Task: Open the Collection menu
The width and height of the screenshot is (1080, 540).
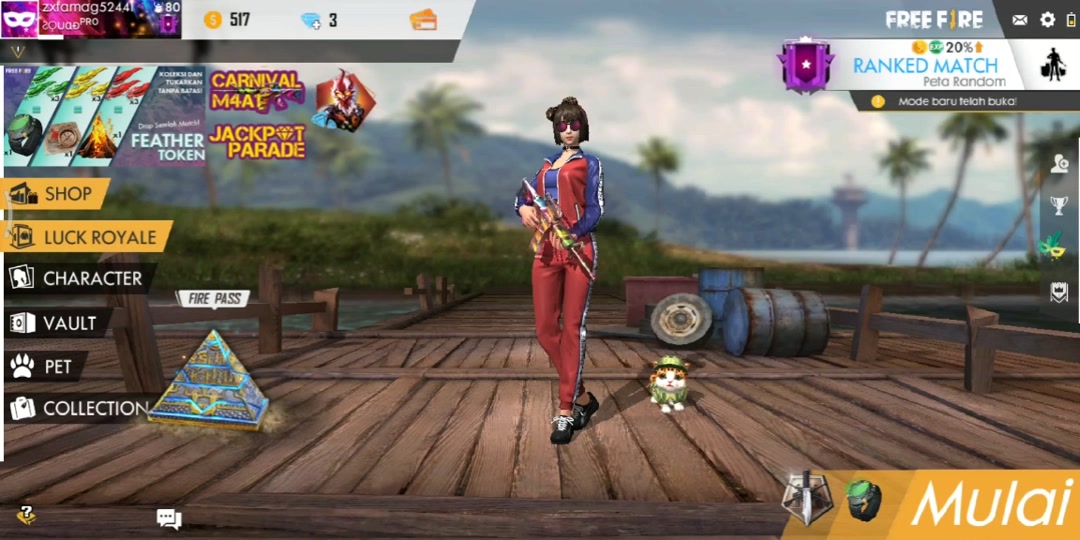Action: pyautogui.click(x=80, y=408)
